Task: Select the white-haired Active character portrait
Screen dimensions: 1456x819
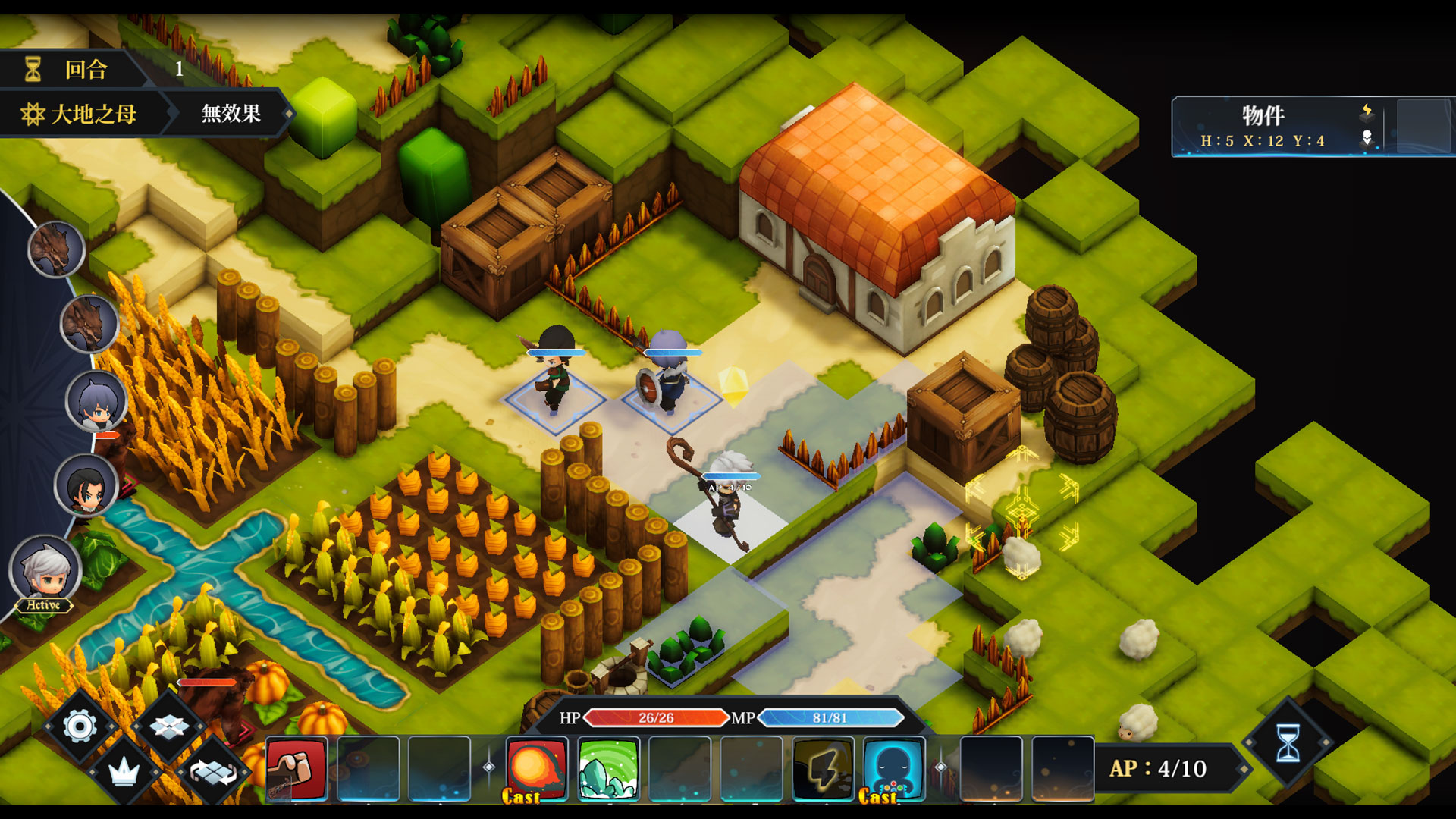Action: (x=45, y=570)
